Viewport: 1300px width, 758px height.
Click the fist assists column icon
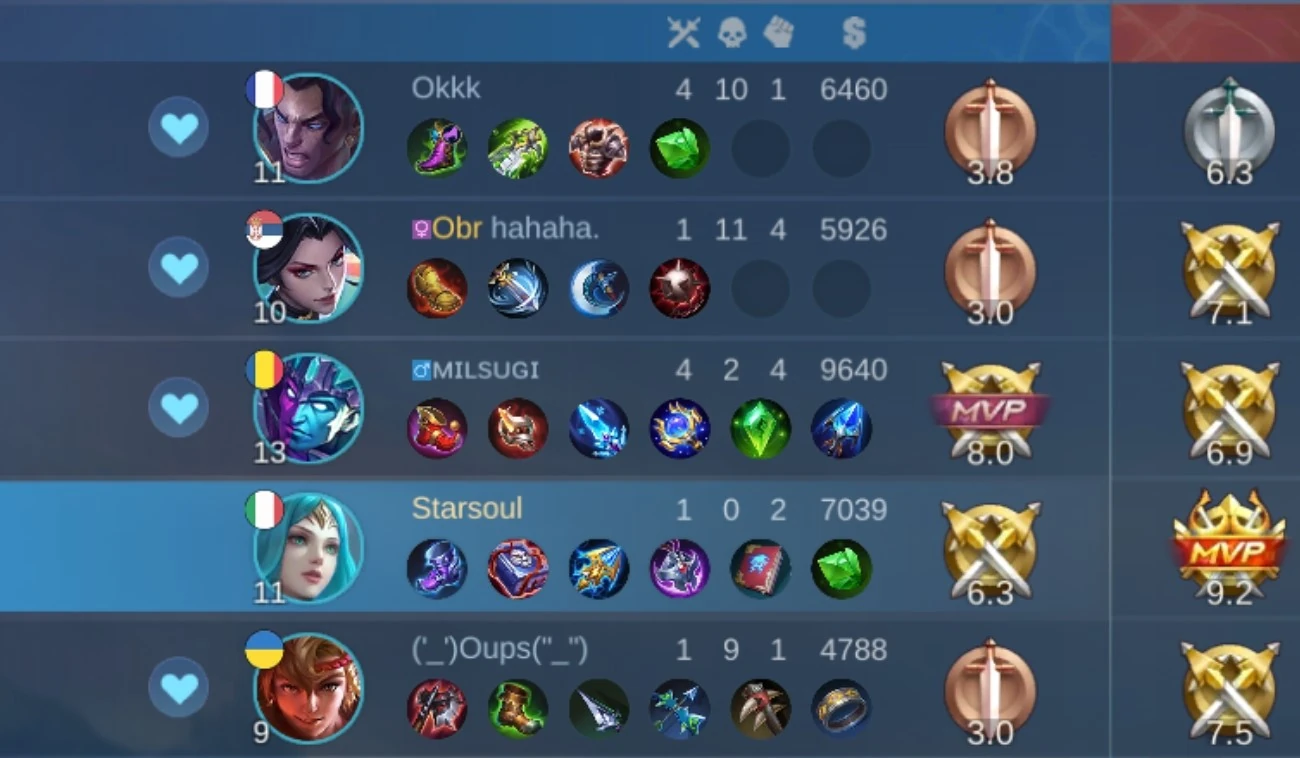pos(779,33)
